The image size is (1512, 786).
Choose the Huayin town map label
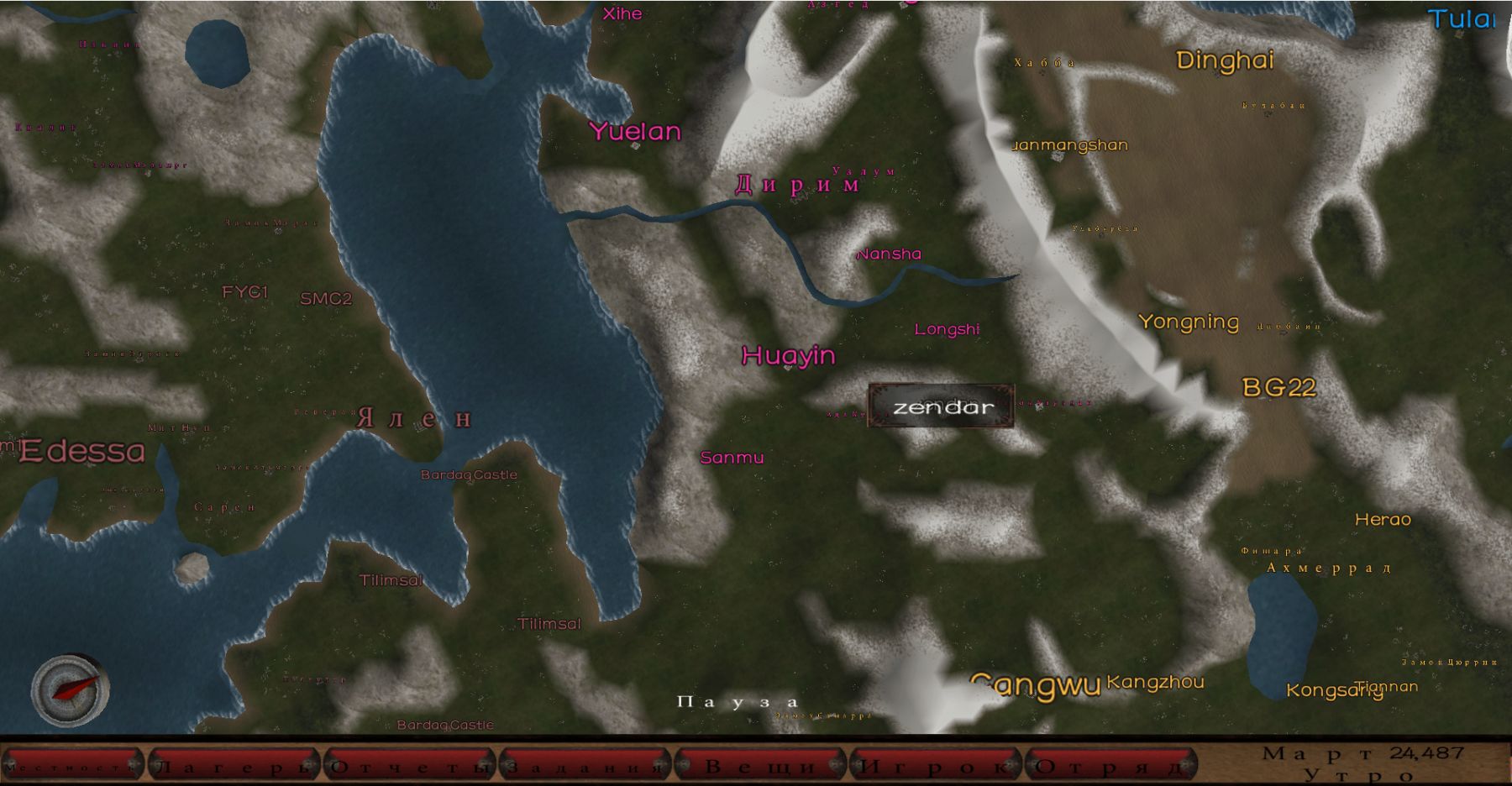788,356
